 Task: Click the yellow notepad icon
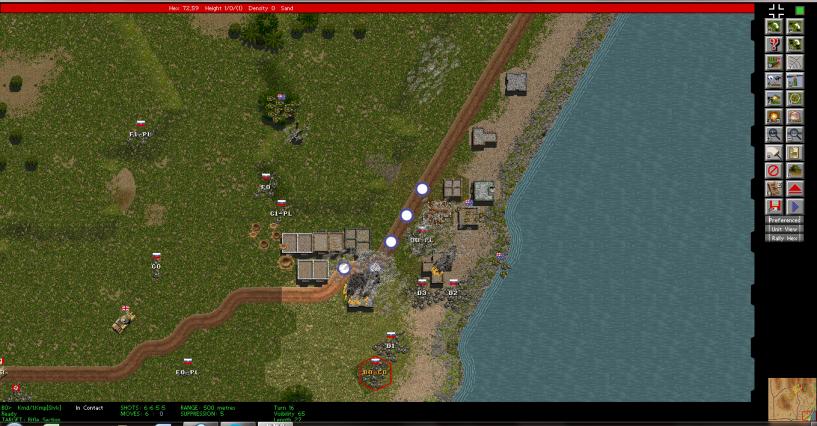click(x=795, y=152)
